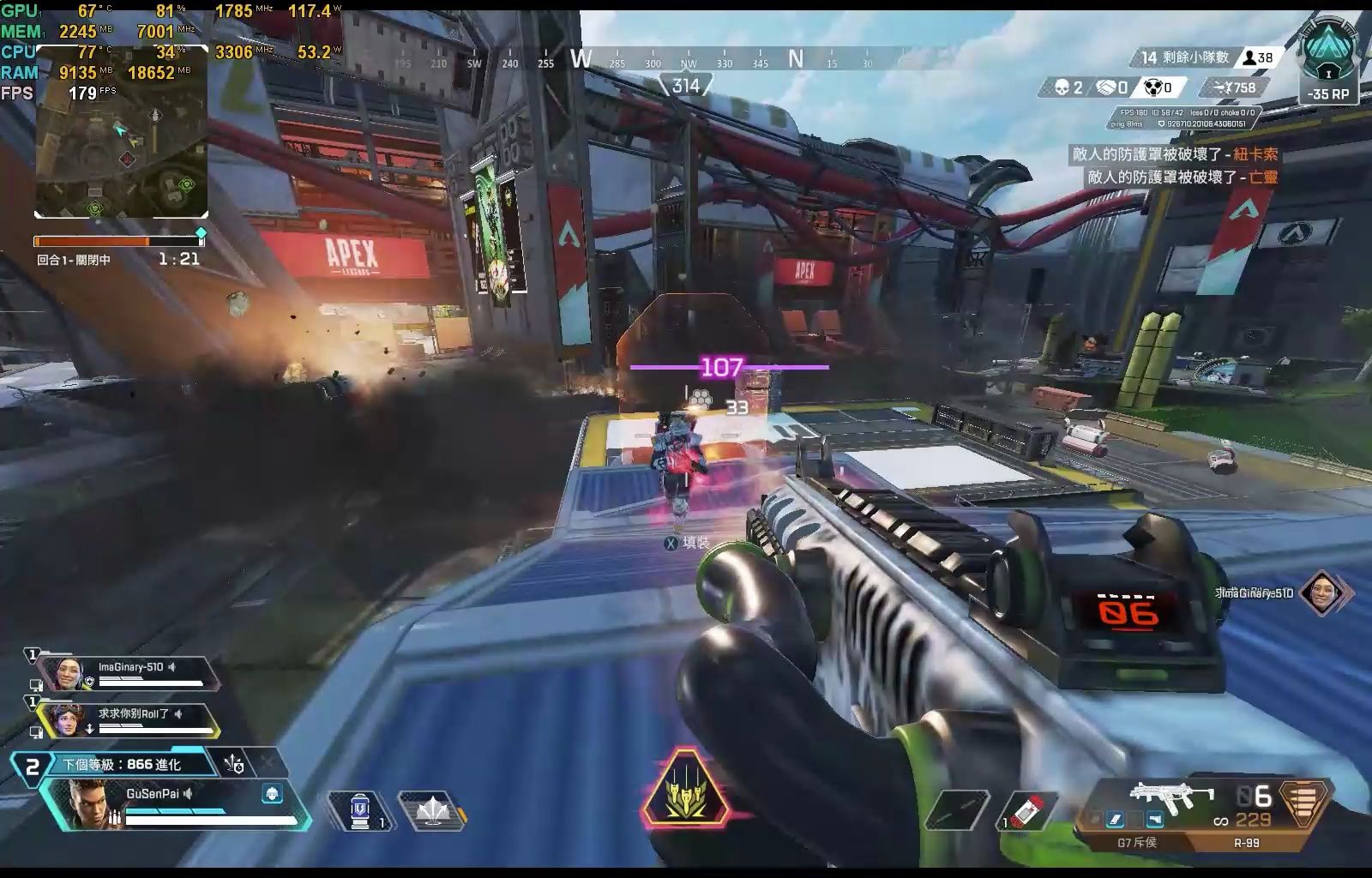Mute the teammate 求求你別Roll了
This screenshot has height=878, width=1372.
pos(178,714)
